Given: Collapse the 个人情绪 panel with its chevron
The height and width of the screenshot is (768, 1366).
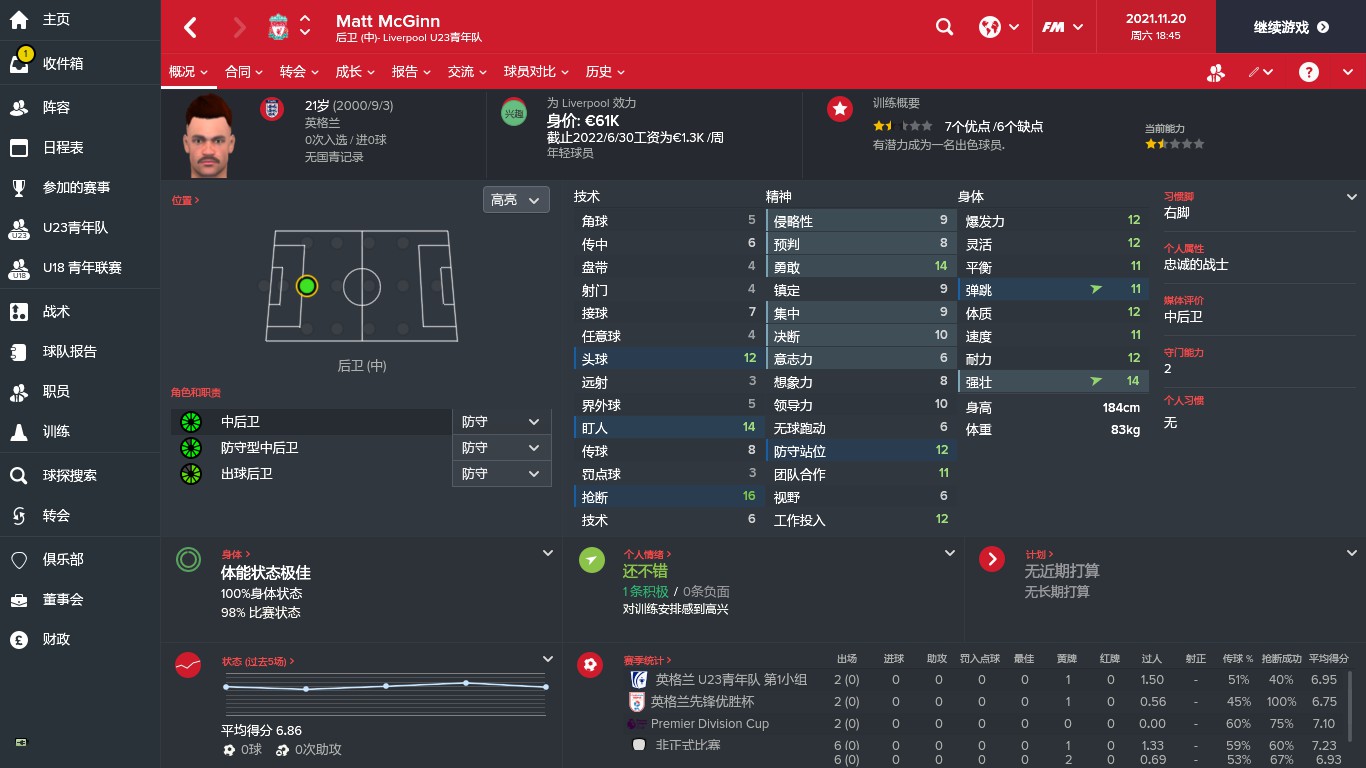Looking at the screenshot, I should (x=949, y=552).
